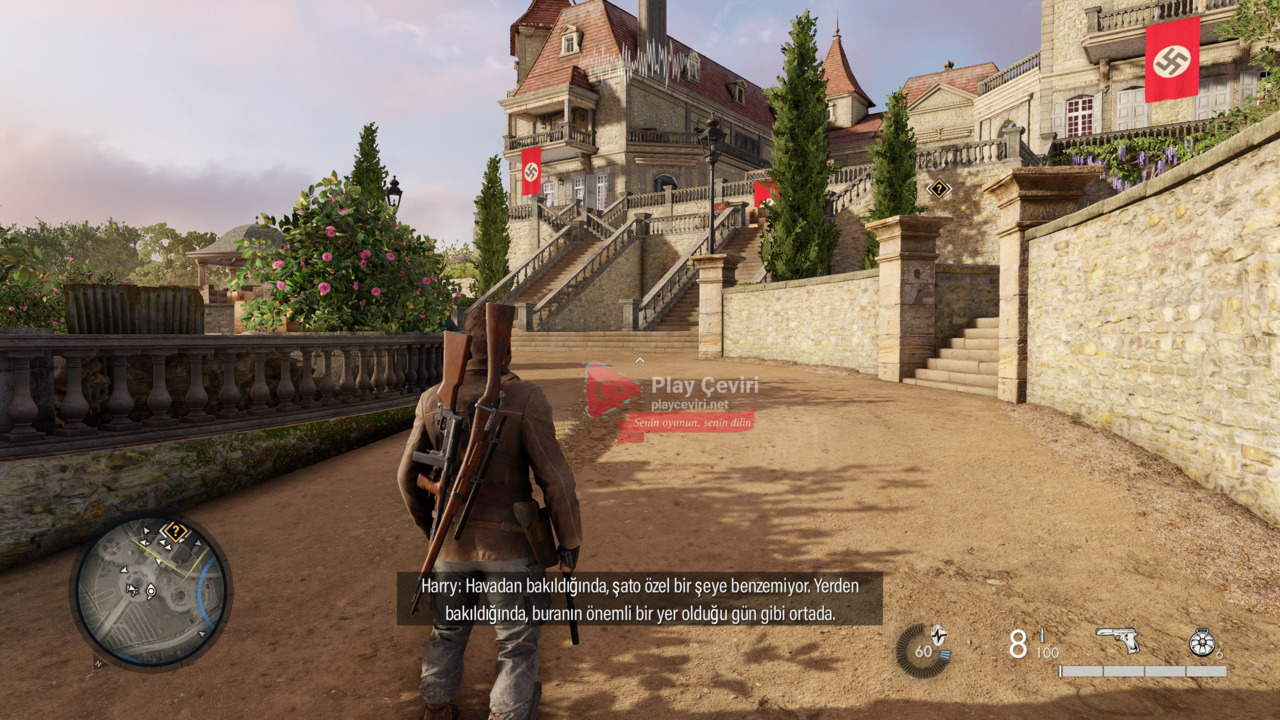This screenshot has height=720, width=1280.
Task: Select the diamond objective waypoint marker
Action: [938, 188]
